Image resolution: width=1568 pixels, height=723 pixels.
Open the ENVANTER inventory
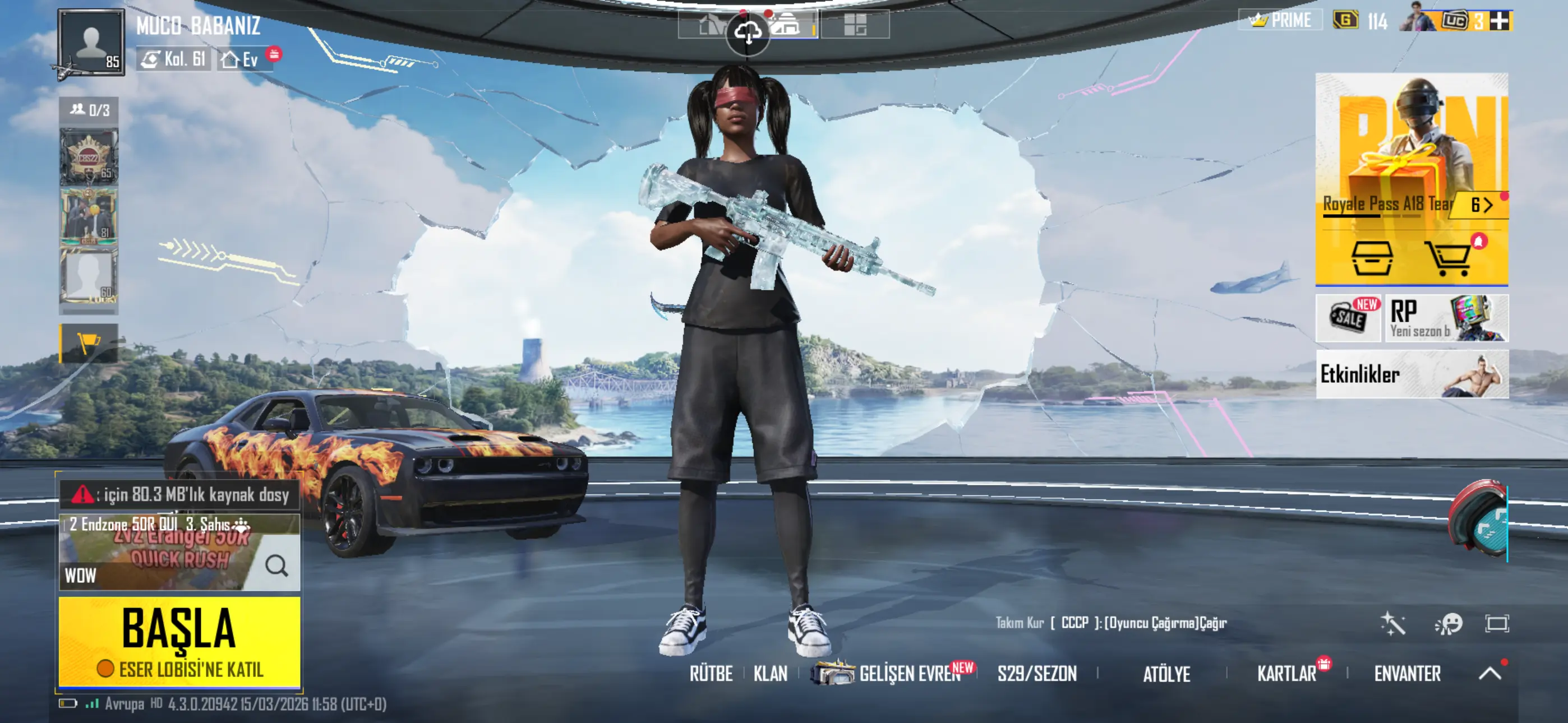1406,674
